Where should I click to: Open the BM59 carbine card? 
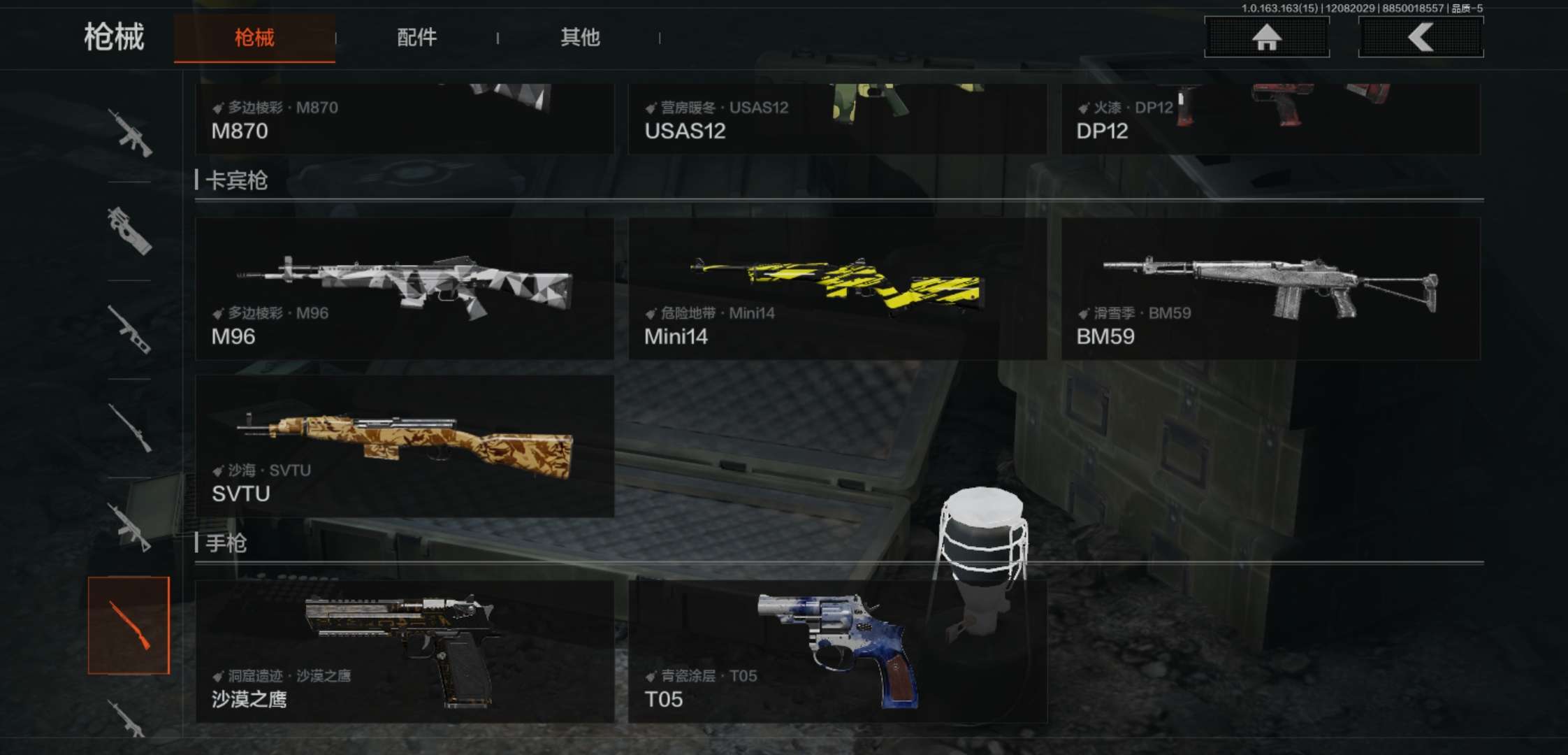(x=1270, y=289)
